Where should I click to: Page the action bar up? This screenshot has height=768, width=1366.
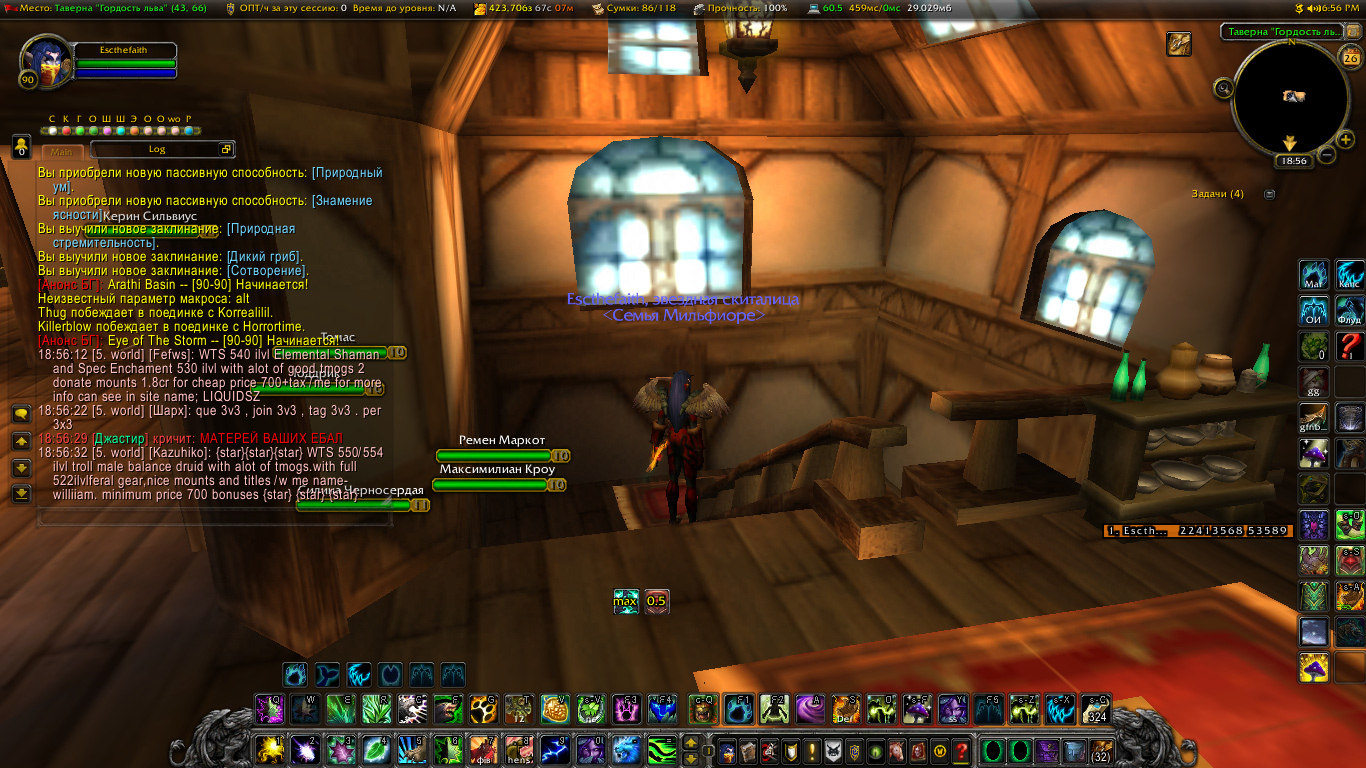click(x=690, y=742)
